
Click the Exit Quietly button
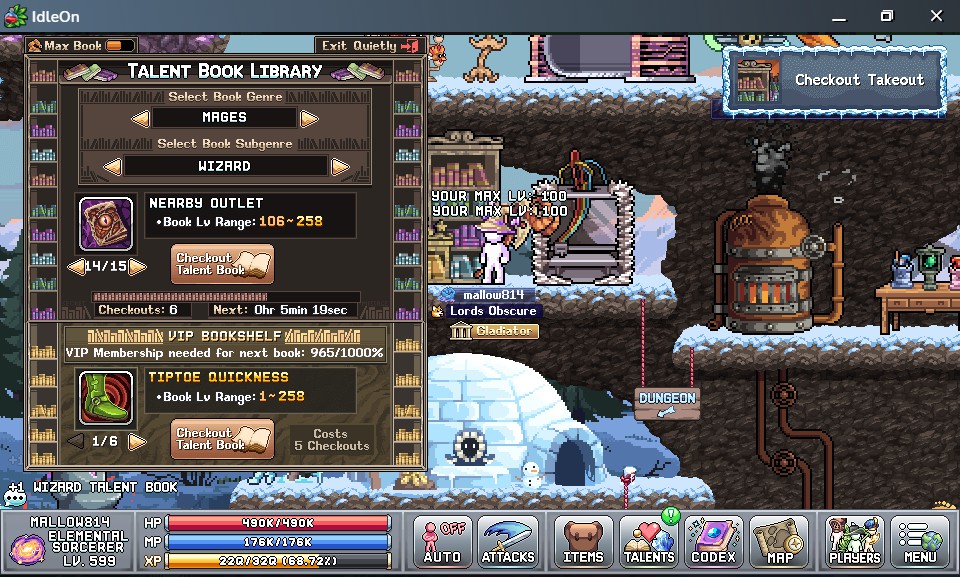point(368,46)
